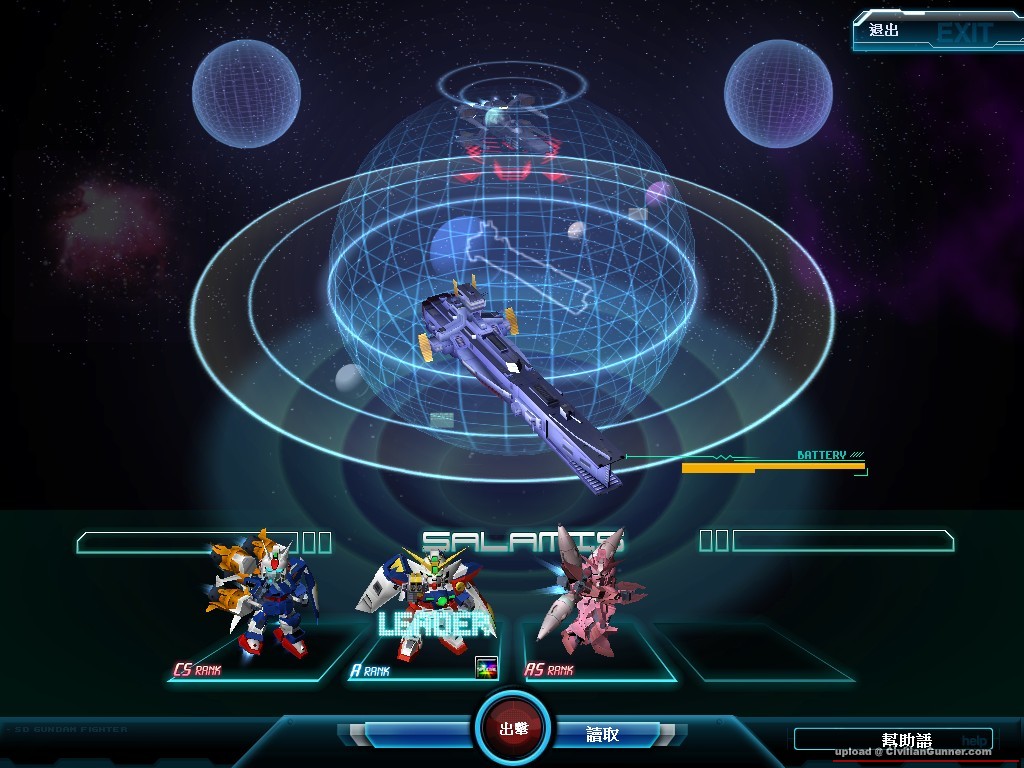Select the CS rank blue Gundam unit
The height and width of the screenshot is (768, 1024).
pos(263,596)
